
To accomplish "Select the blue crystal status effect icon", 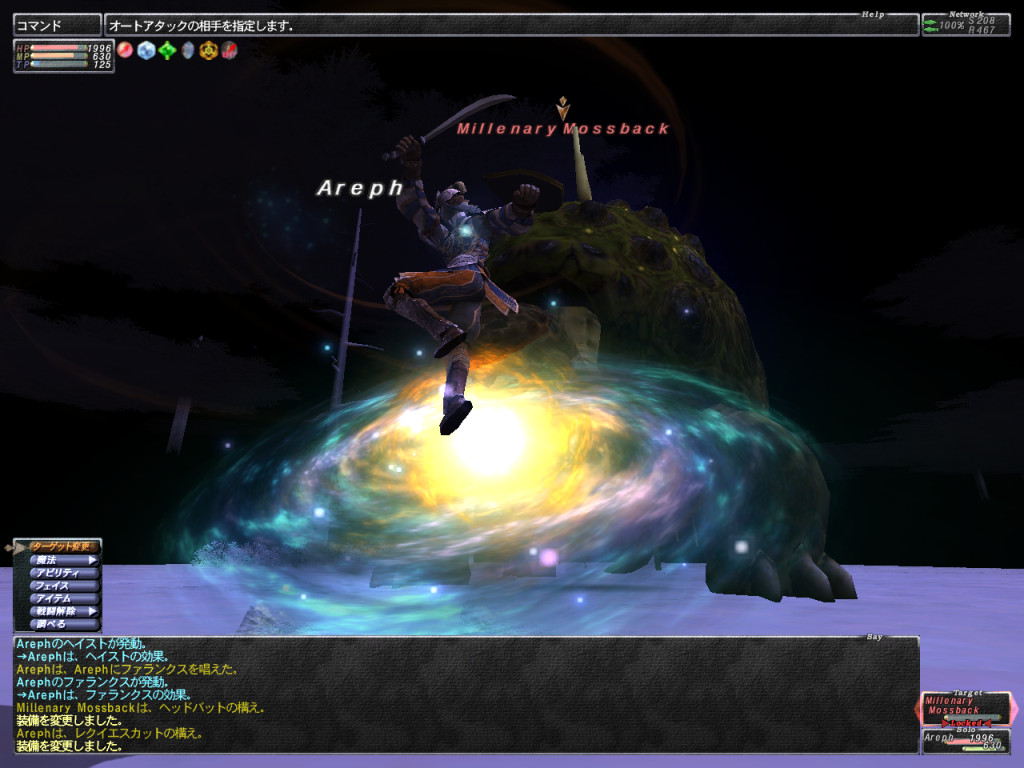I will [146, 50].
